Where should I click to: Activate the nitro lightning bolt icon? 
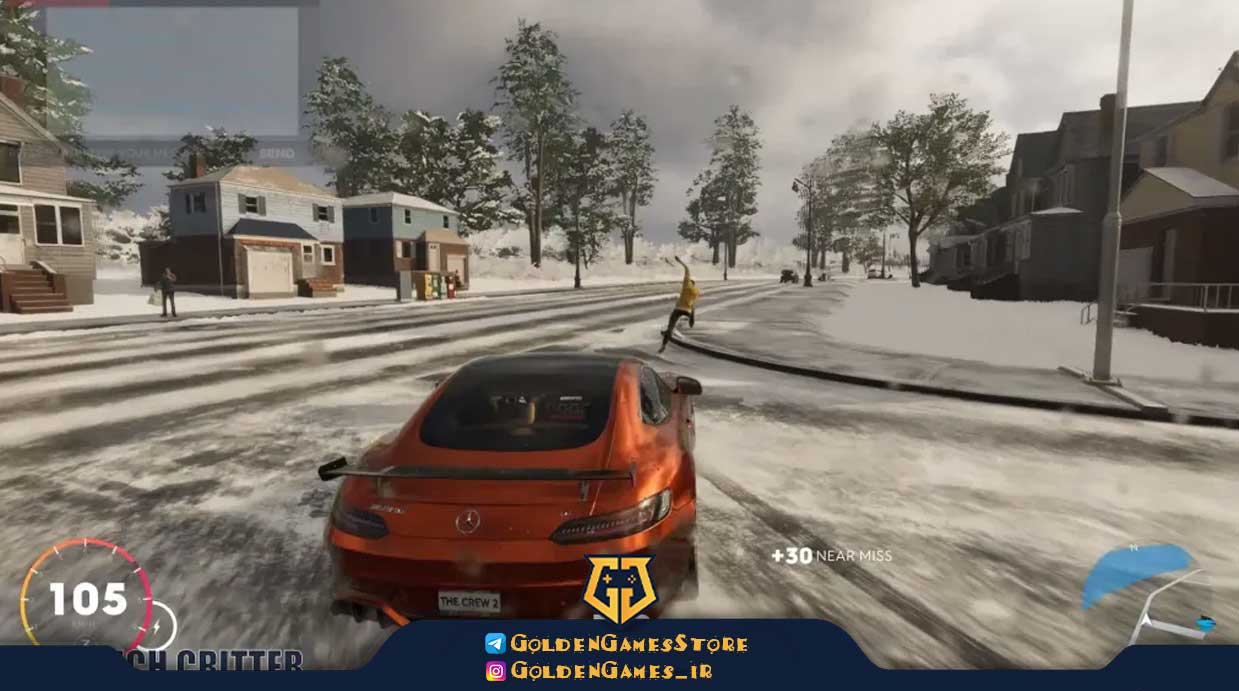click(x=159, y=626)
